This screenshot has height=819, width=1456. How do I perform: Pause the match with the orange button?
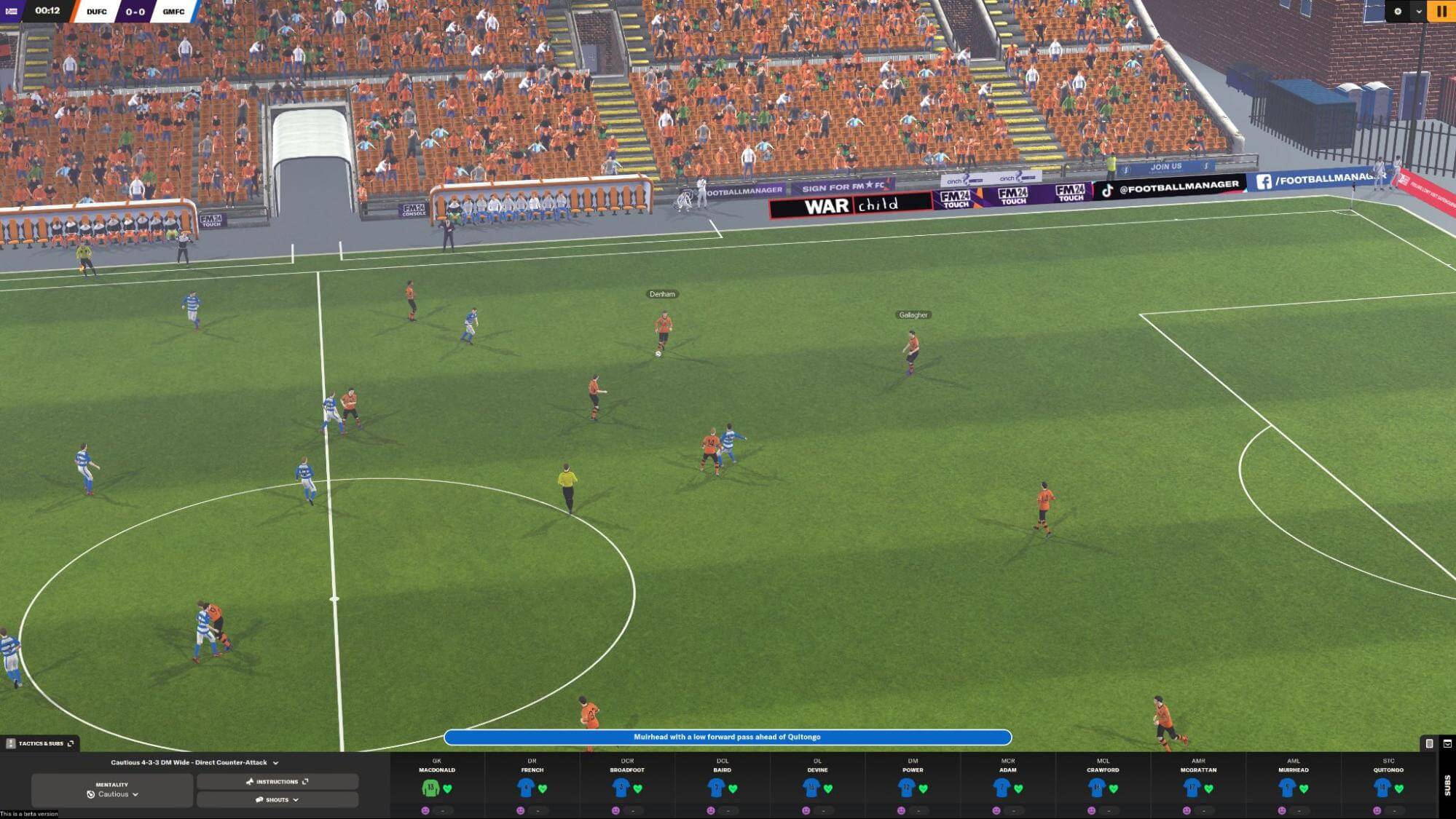[x=1441, y=11]
